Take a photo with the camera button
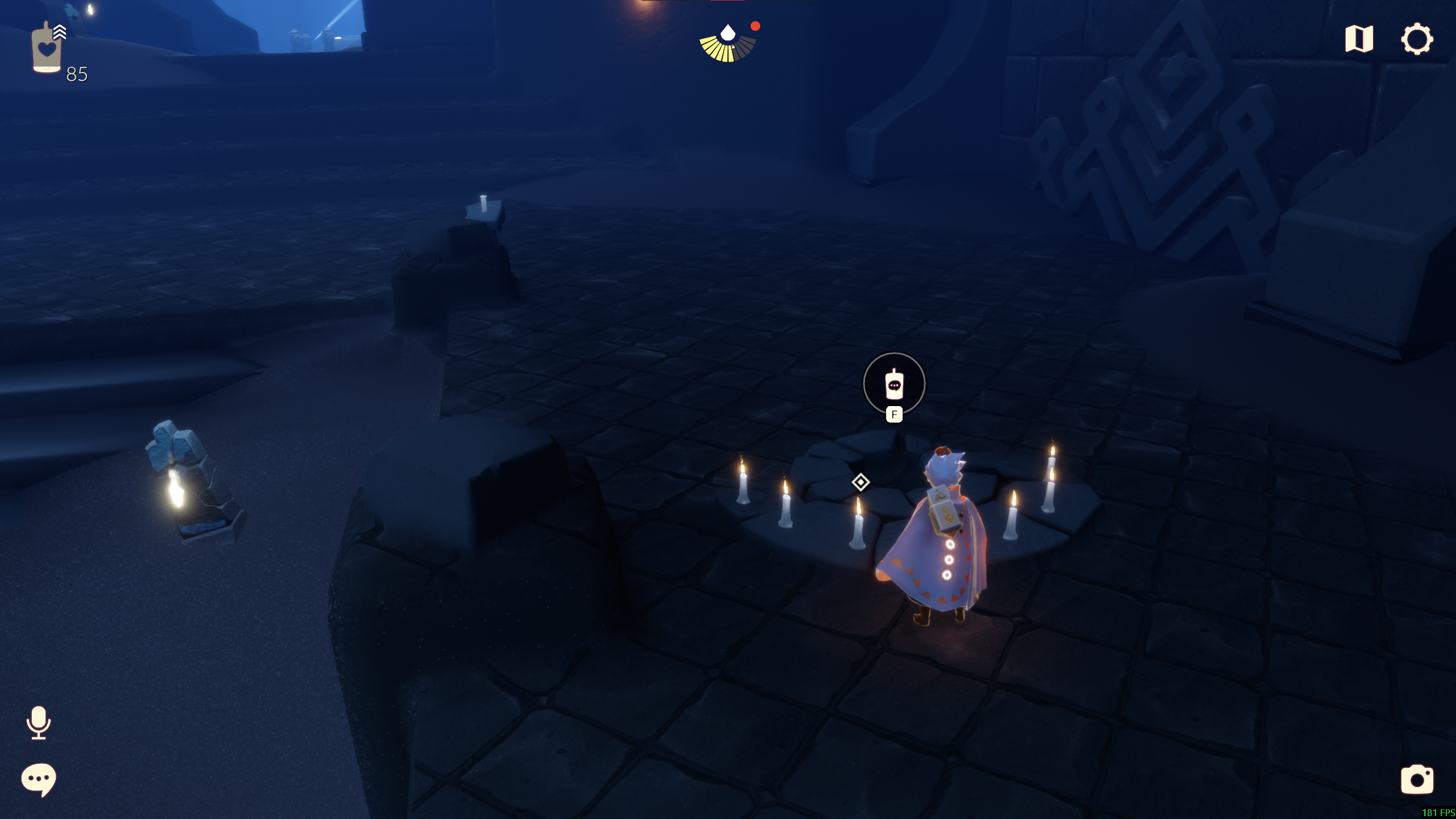Viewport: 1456px width, 819px height. (1417, 779)
